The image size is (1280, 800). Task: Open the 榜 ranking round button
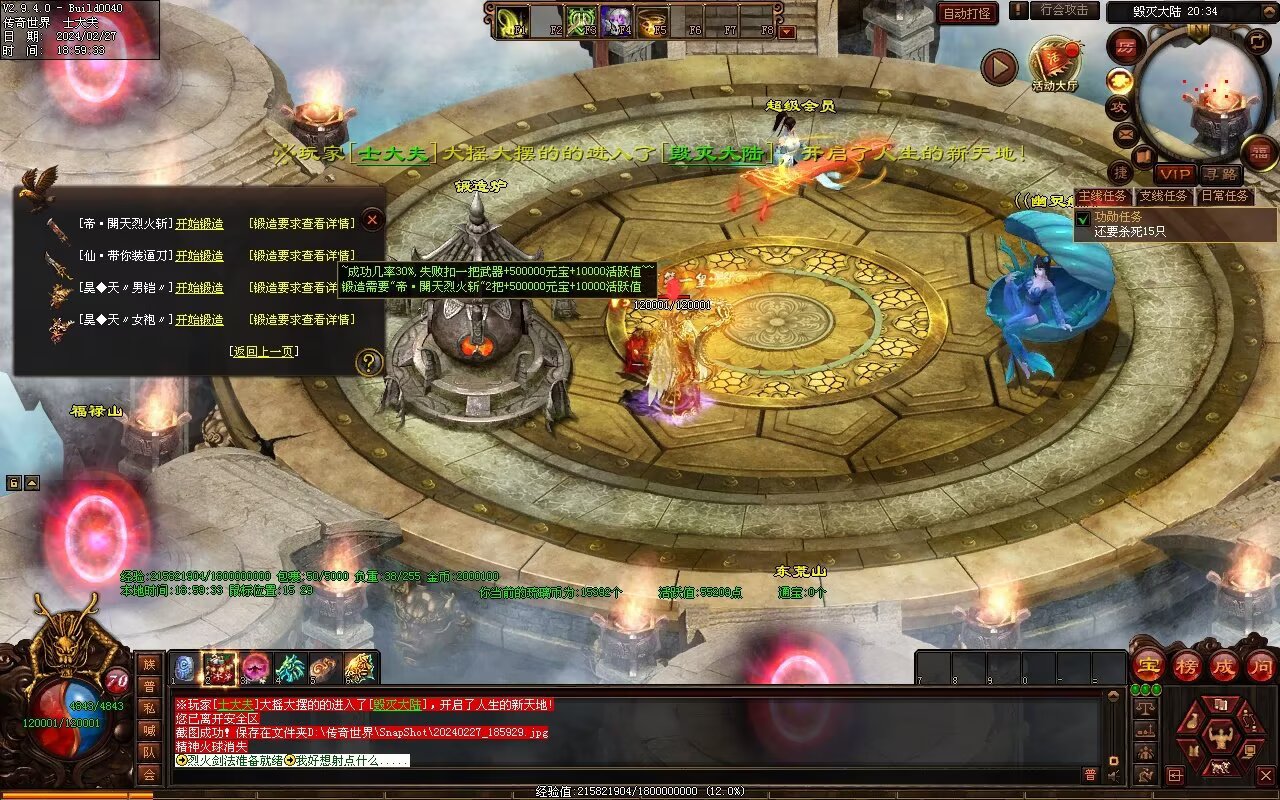[1186, 665]
